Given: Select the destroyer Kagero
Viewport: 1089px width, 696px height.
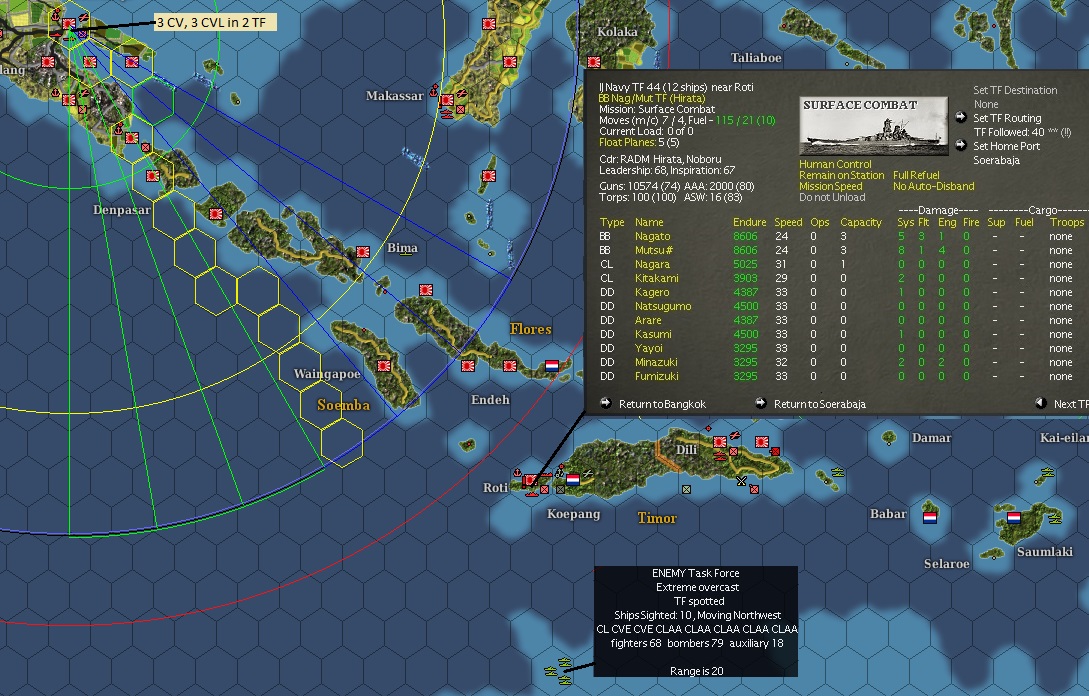Looking at the screenshot, I should point(652,292).
